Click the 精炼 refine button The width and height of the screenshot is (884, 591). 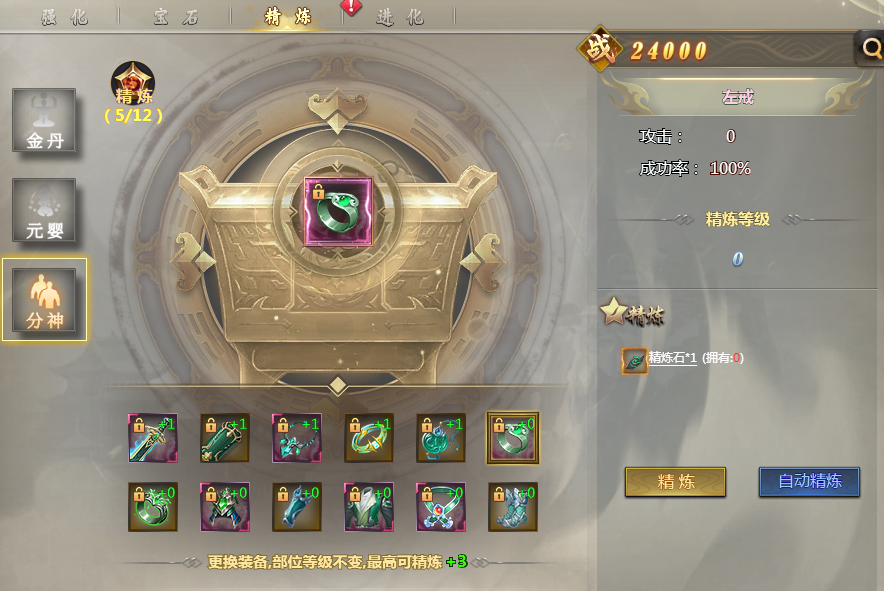[675, 481]
